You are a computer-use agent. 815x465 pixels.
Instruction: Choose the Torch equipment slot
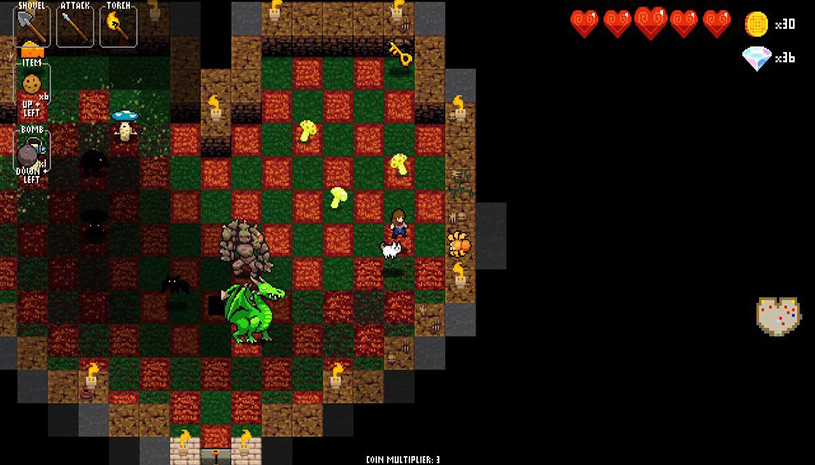click(x=118, y=25)
